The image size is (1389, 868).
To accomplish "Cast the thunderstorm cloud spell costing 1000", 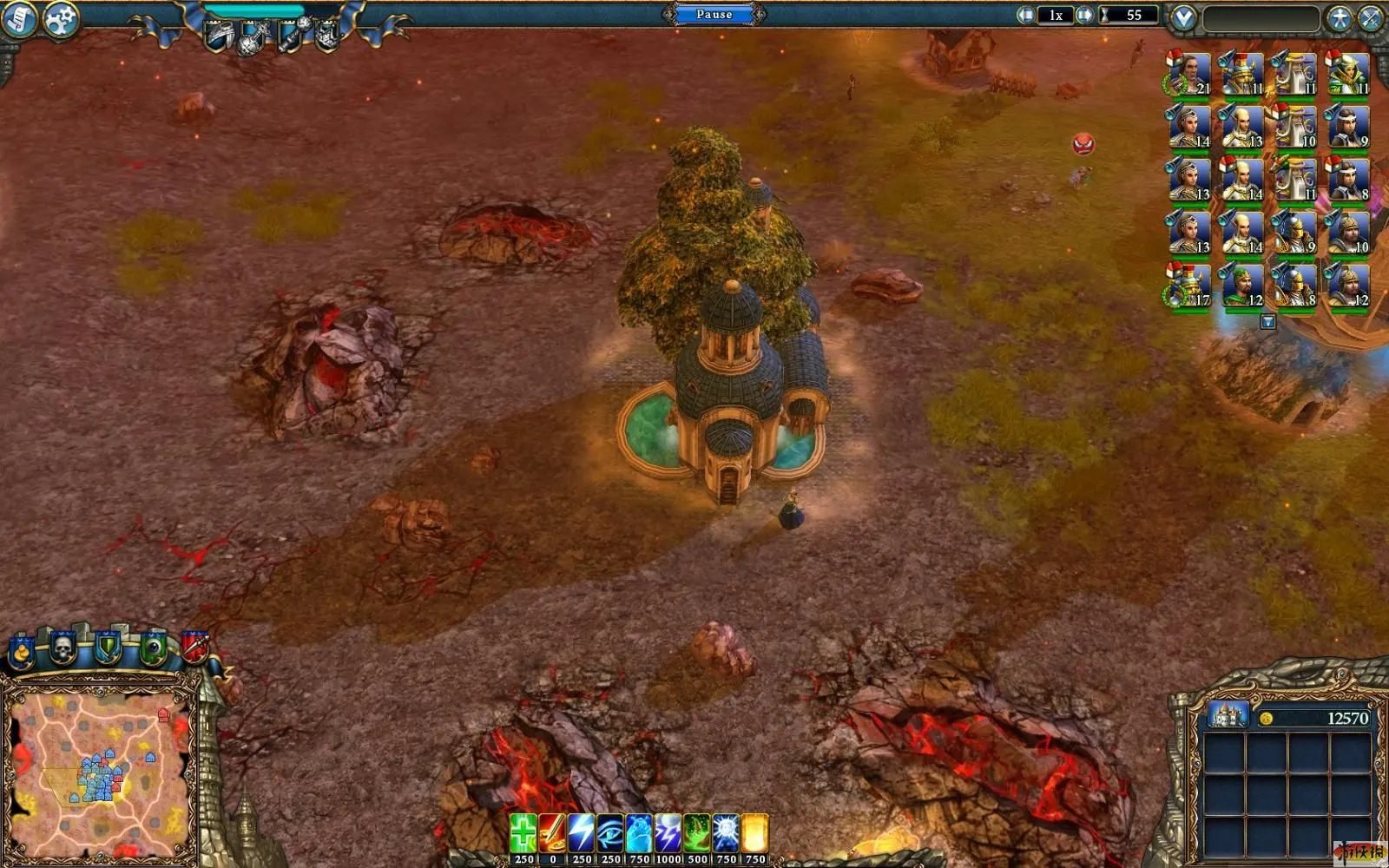I will click(x=668, y=832).
